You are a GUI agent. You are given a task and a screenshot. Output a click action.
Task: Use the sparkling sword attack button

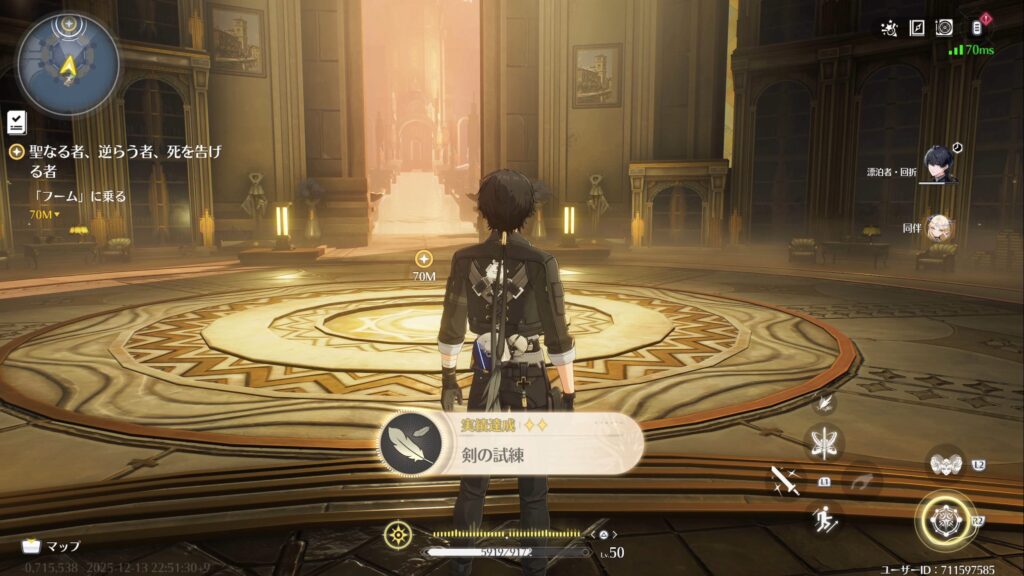click(x=783, y=481)
